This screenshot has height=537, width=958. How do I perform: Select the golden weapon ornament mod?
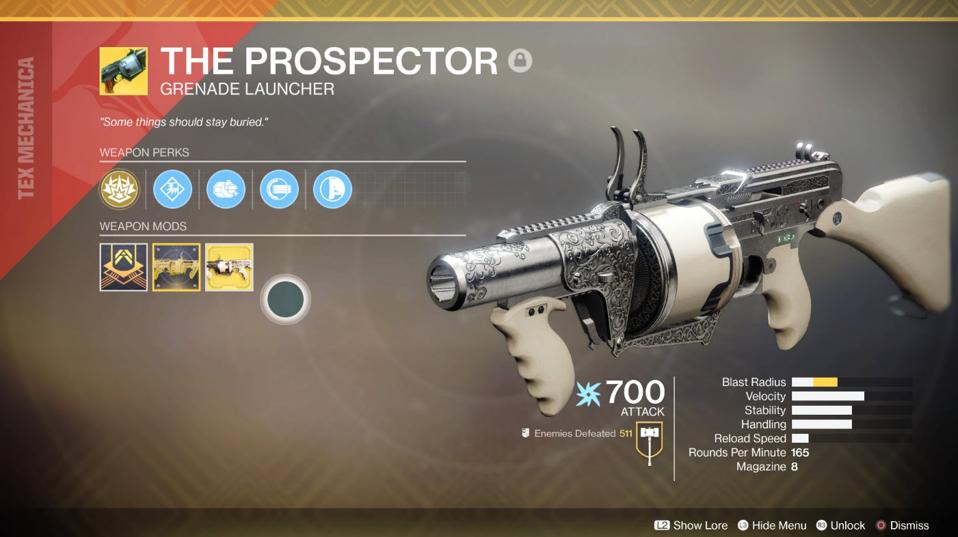(x=176, y=267)
